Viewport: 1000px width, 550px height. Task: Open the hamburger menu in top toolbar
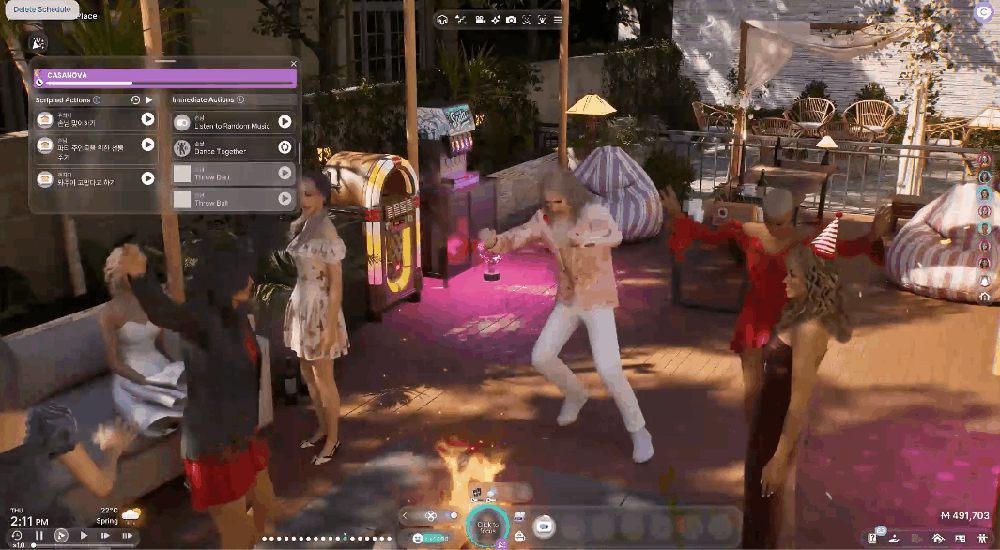[x=558, y=19]
